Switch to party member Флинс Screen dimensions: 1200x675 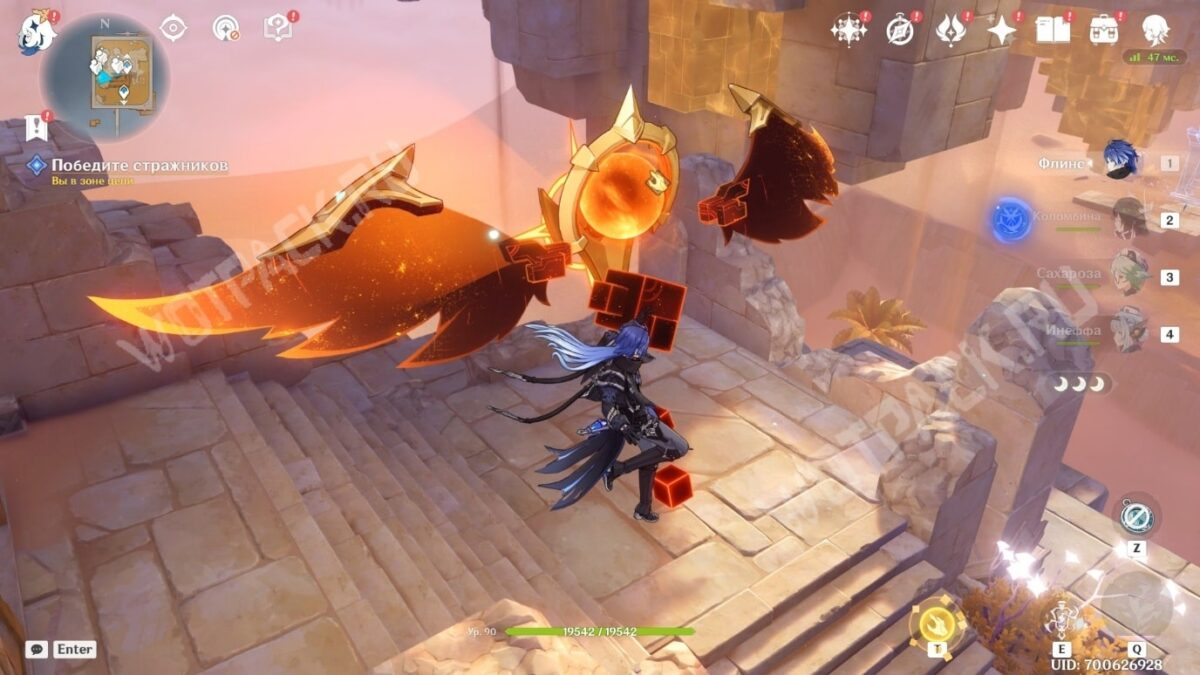coord(1120,161)
